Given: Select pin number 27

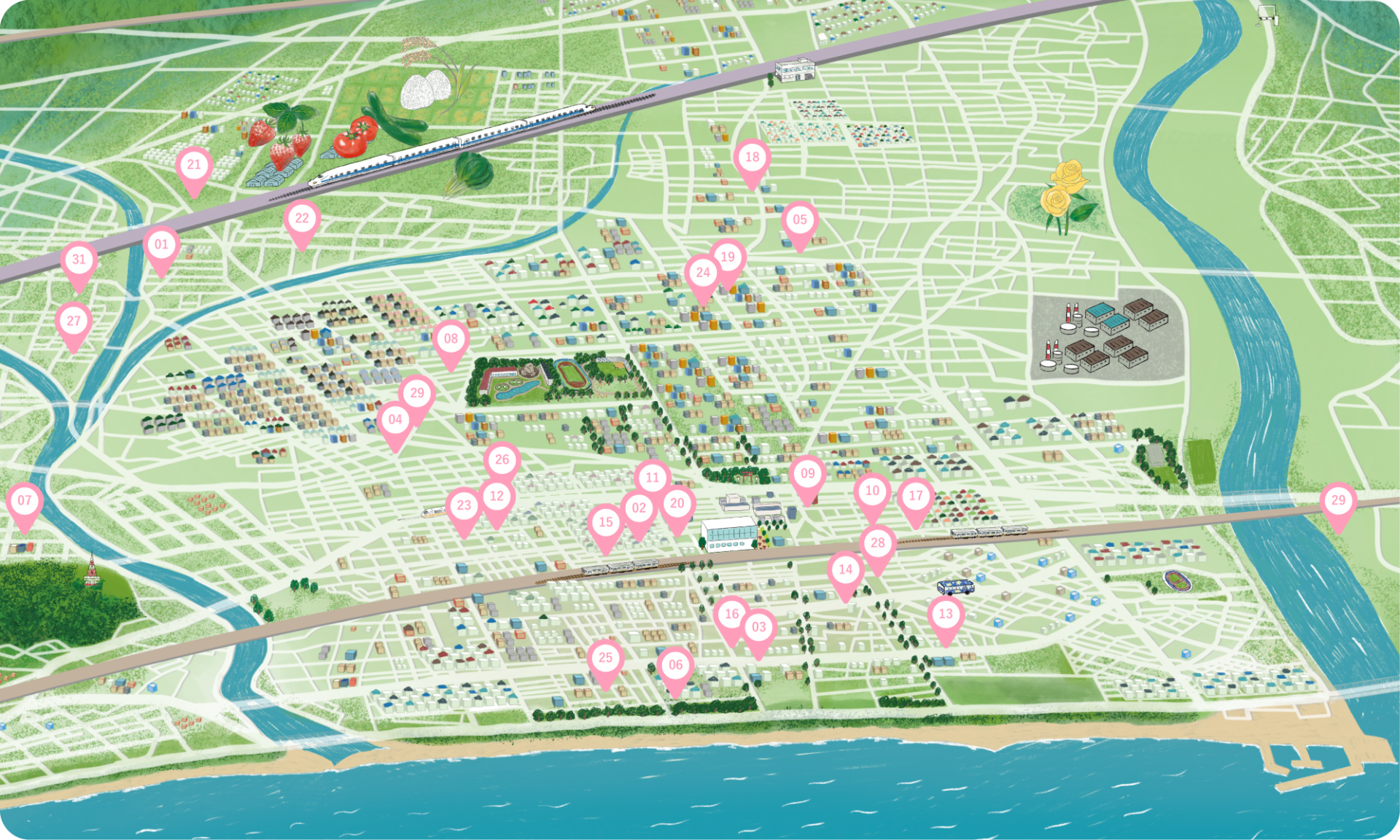Looking at the screenshot, I should (74, 322).
